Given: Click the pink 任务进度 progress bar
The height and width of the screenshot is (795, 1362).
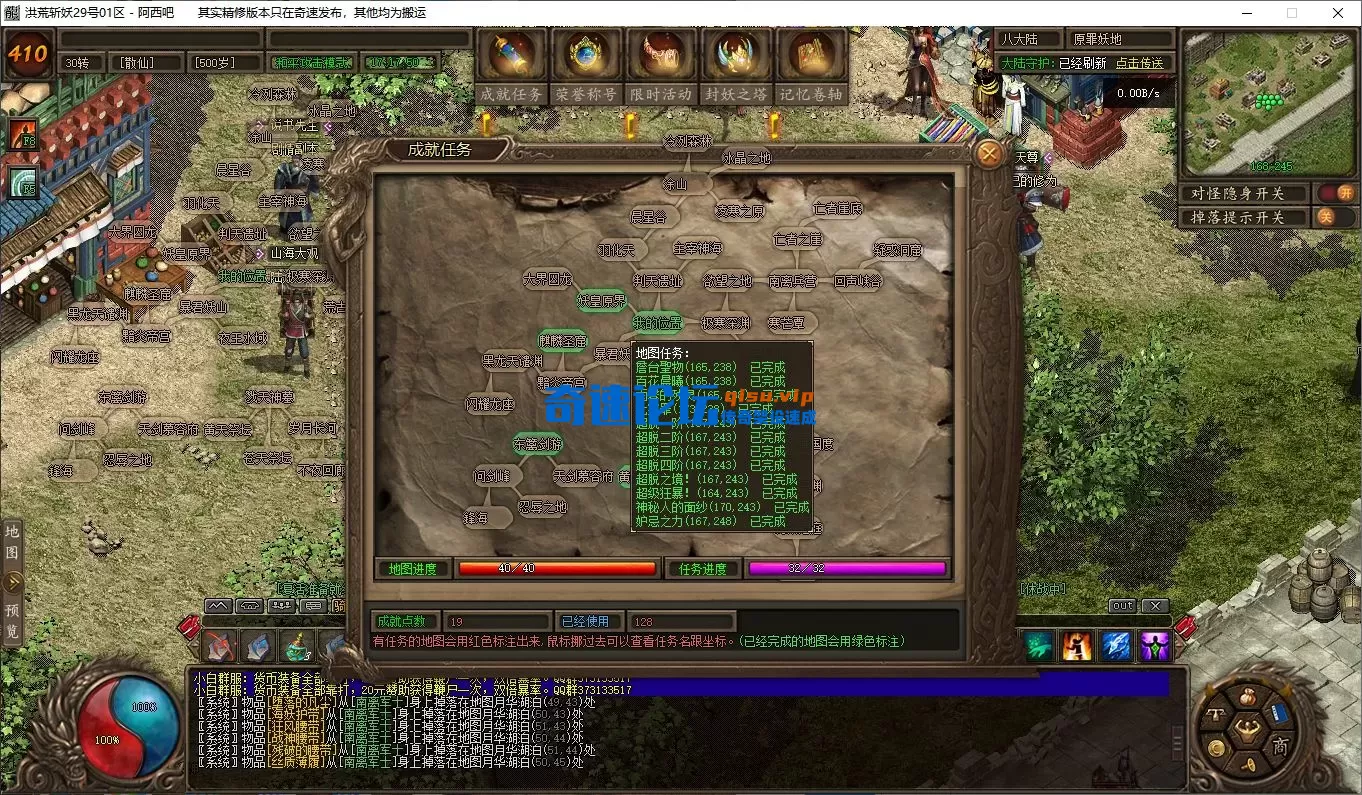Looking at the screenshot, I should pos(846,568).
